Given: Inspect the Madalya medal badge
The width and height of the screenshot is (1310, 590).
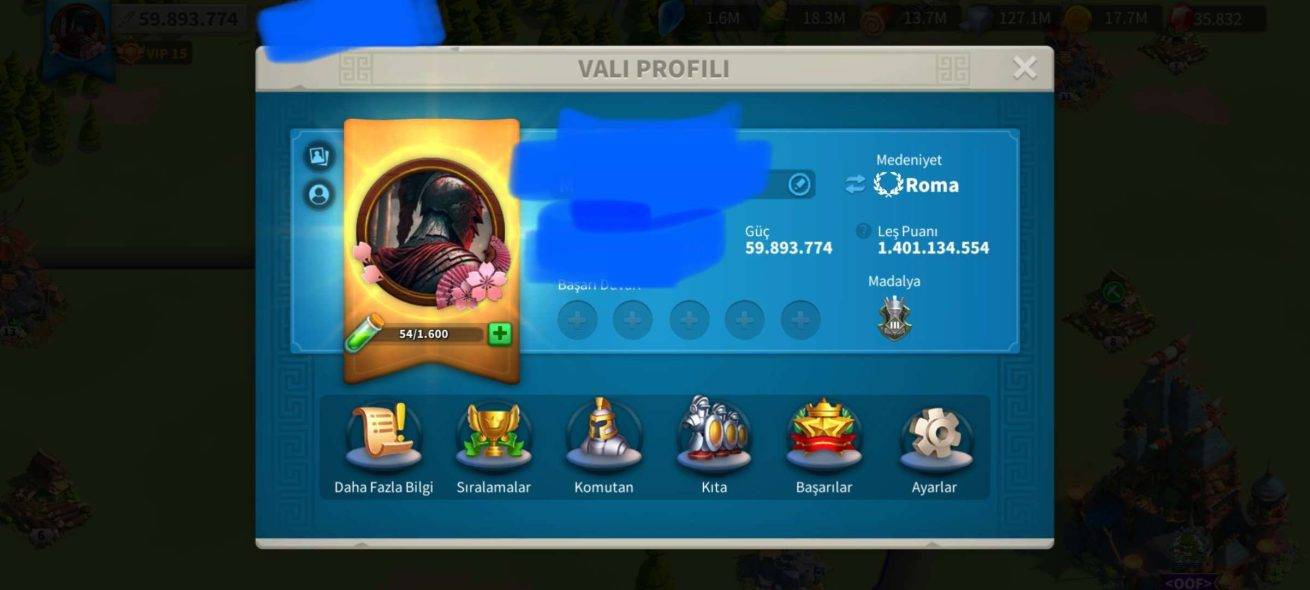Looking at the screenshot, I should (x=894, y=319).
